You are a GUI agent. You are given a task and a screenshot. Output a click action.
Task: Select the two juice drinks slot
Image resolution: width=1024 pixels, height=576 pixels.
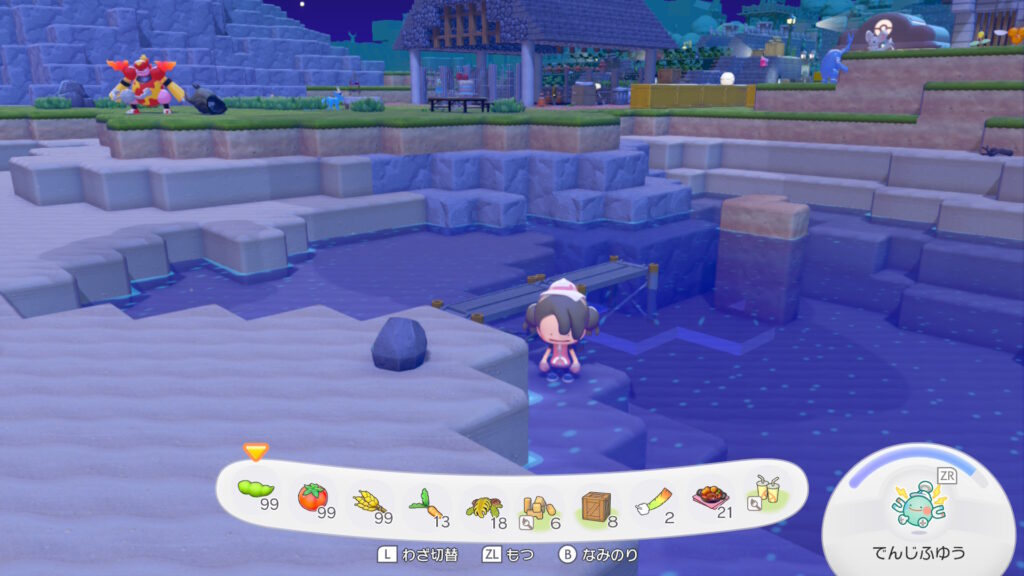click(x=766, y=492)
